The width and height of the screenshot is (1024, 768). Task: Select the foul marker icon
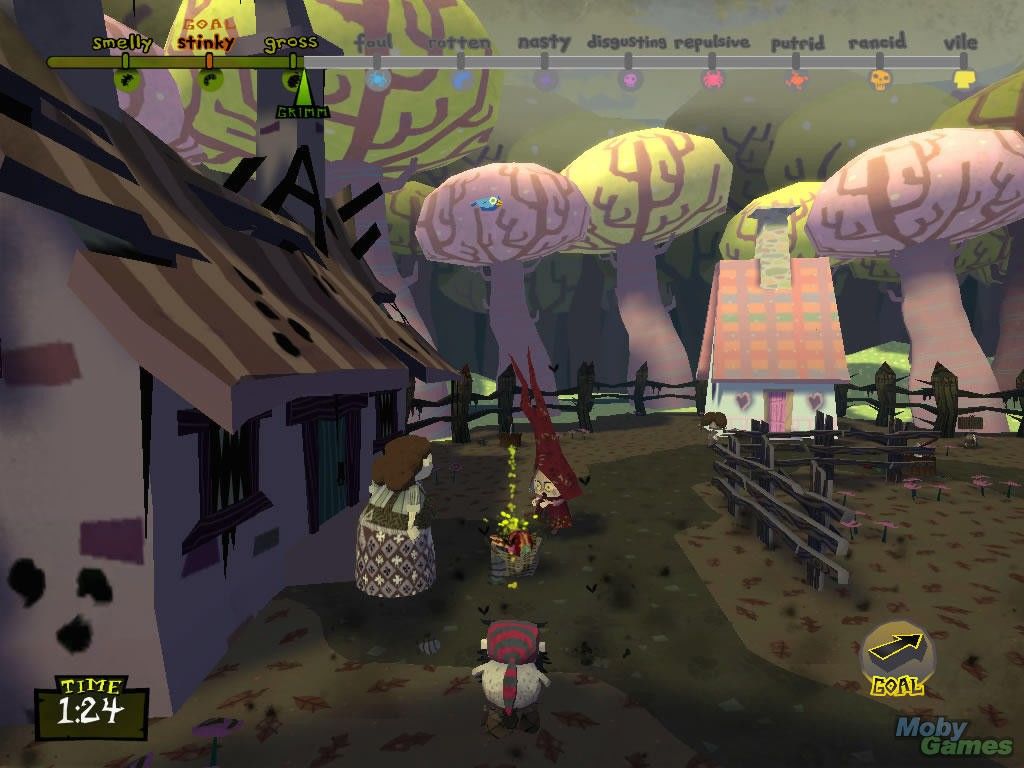(378, 79)
